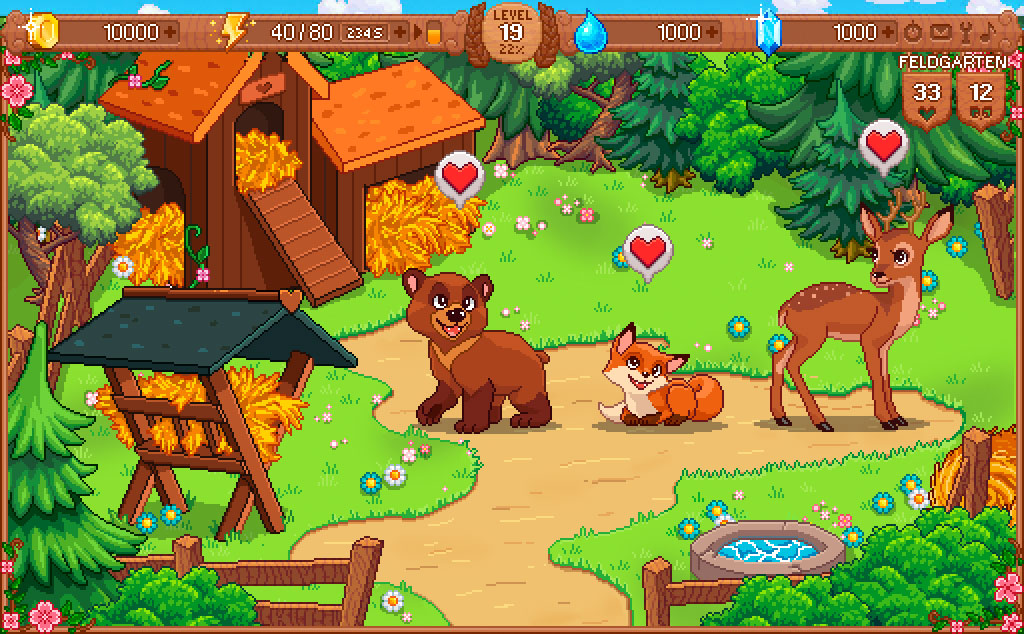Toggle music with the note icon
Screen dimensions: 1024x634
(989, 32)
